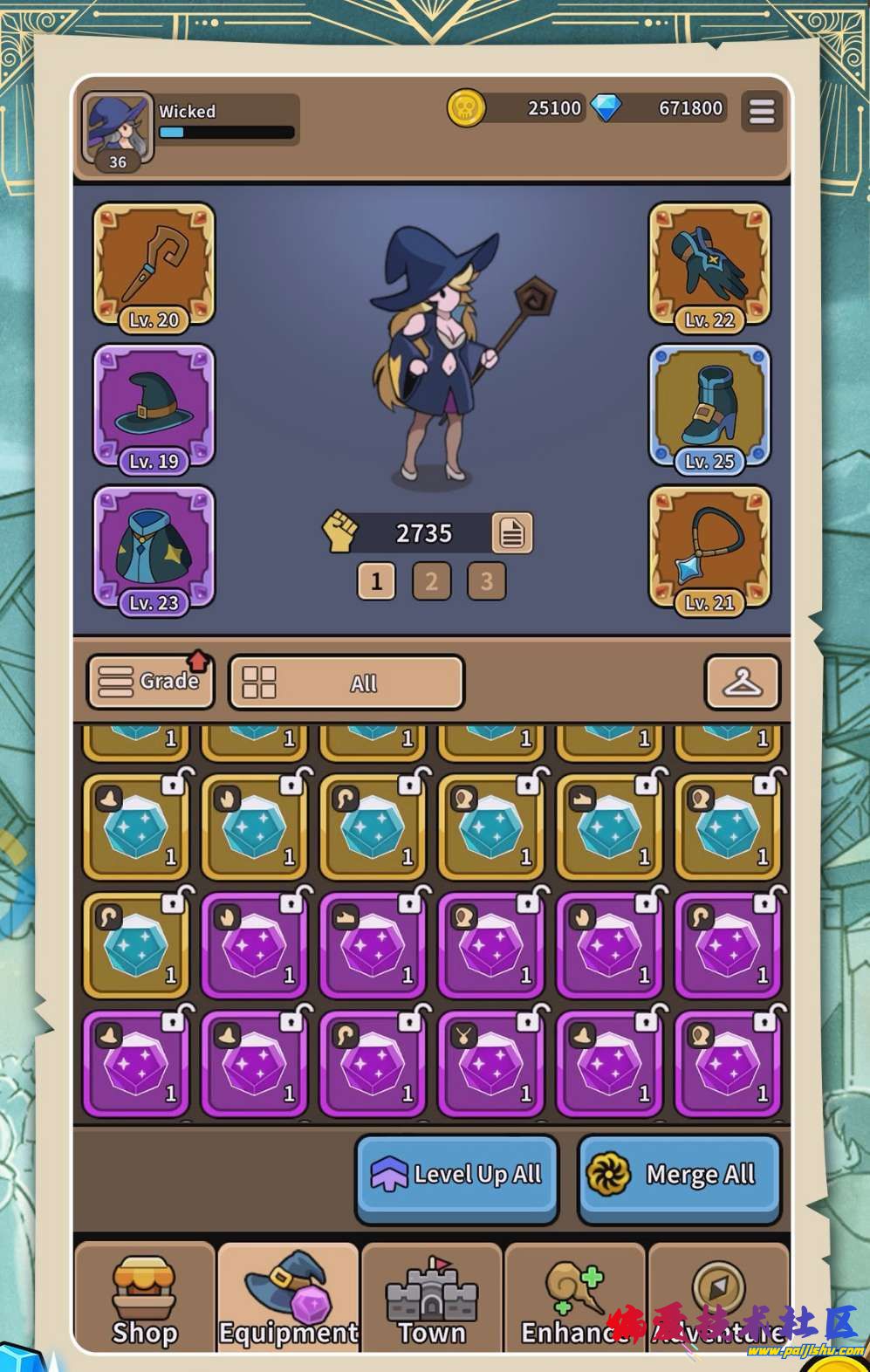Open the power stats details sheet
870x1372 pixels.
[511, 532]
